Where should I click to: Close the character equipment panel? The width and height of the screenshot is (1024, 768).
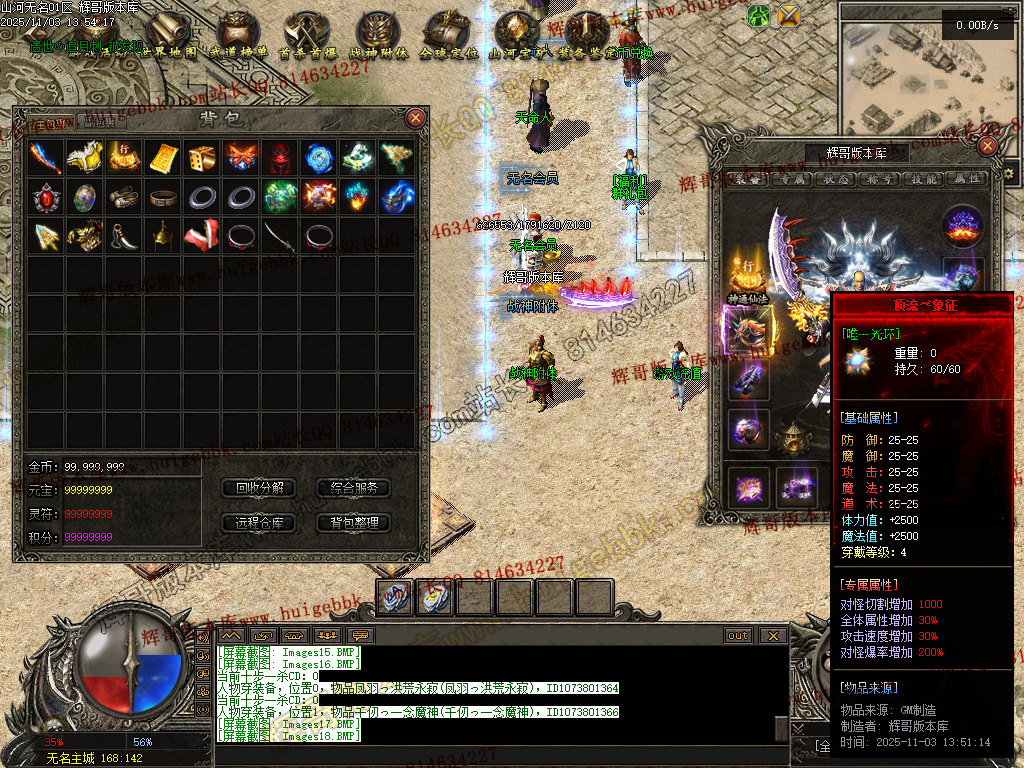click(x=988, y=146)
